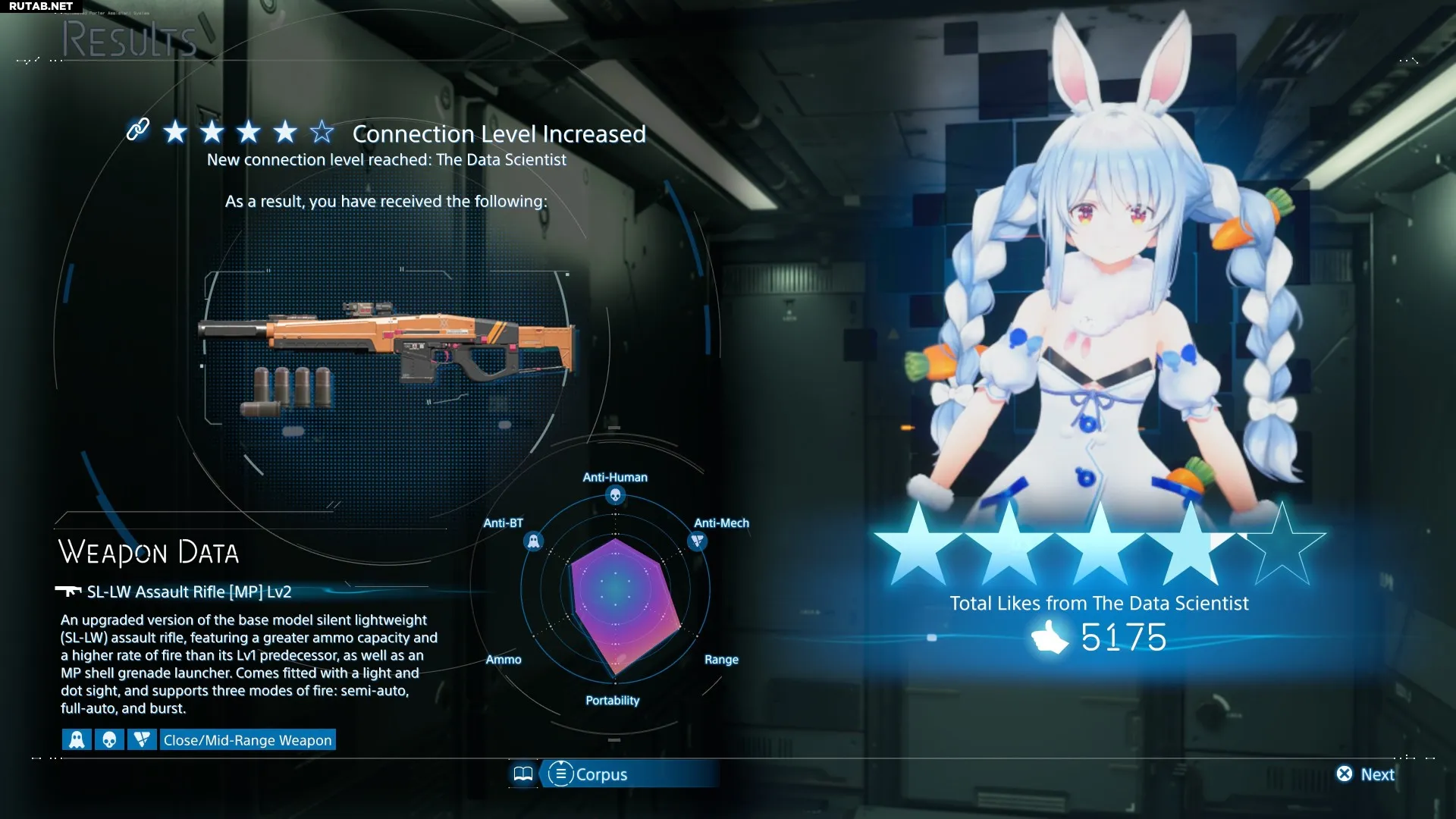
Task: Click the open book icon
Action: 523,774
